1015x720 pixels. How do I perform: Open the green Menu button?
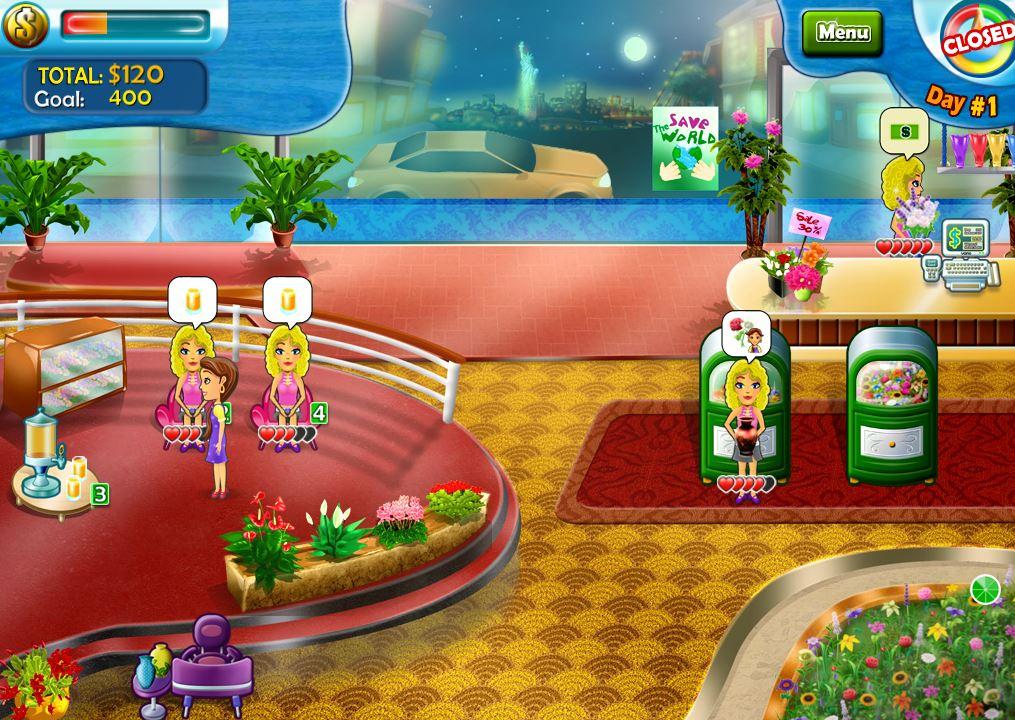pos(842,32)
